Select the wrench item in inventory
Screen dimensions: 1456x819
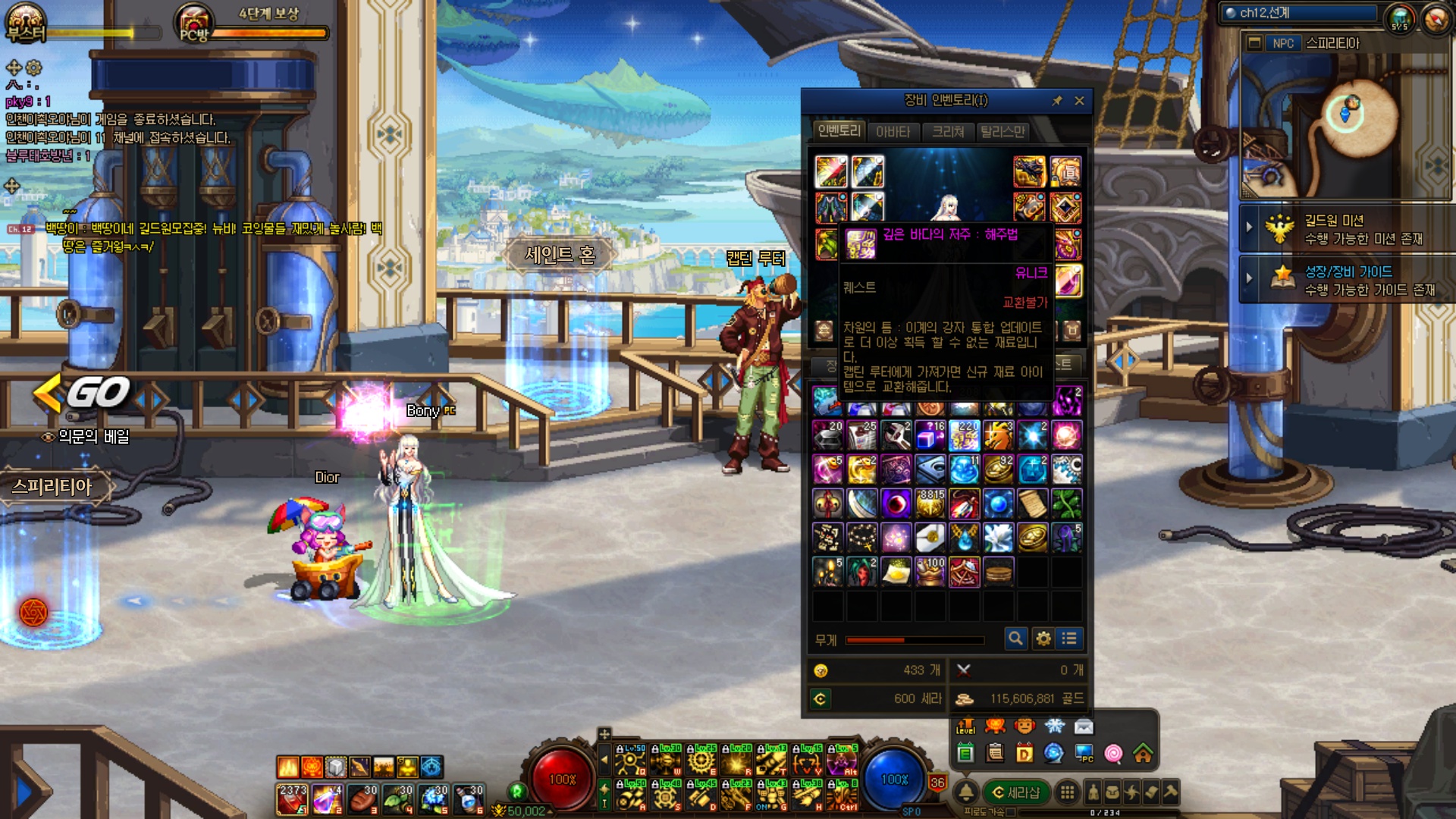pyautogui.click(x=896, y=436)
